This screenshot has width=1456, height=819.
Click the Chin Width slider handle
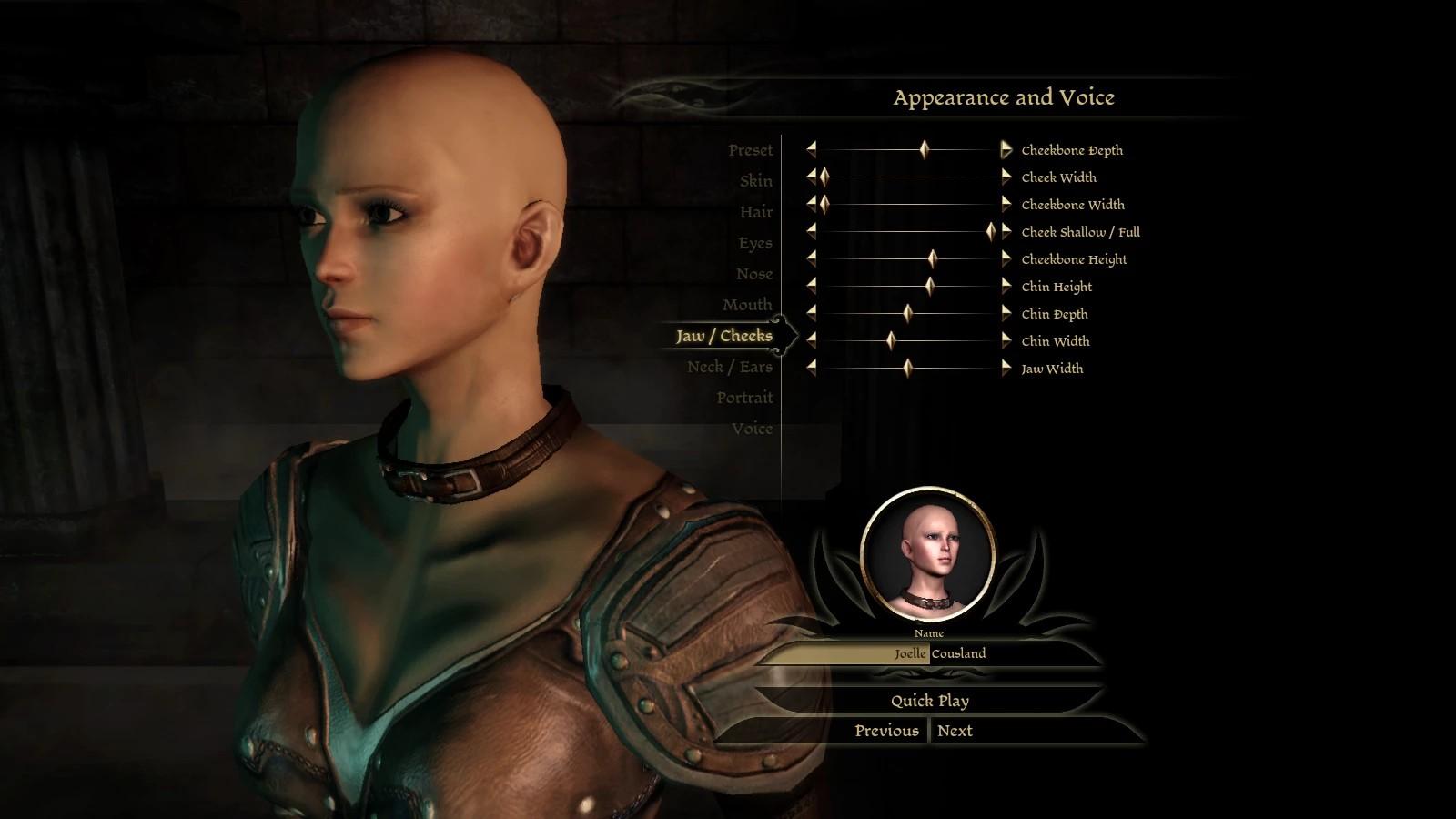click(x=891, y=341)
